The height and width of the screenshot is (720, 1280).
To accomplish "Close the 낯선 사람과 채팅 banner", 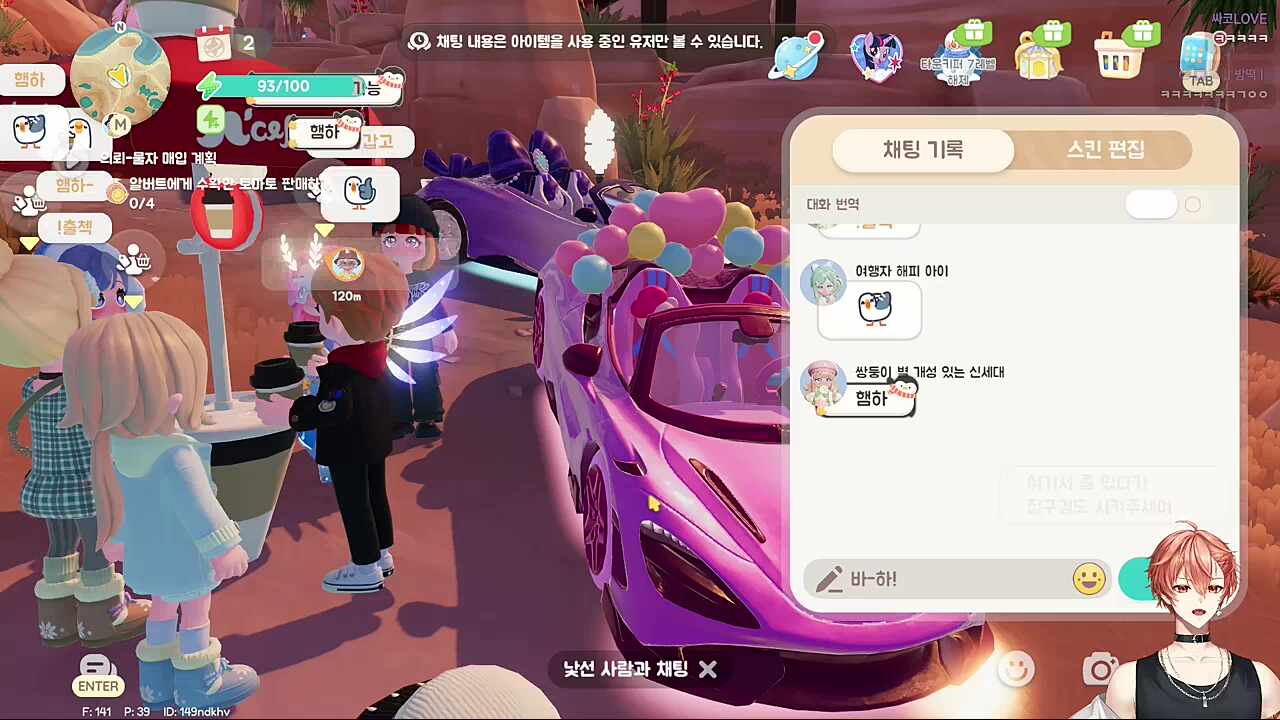I will click(x=708, y=670).
